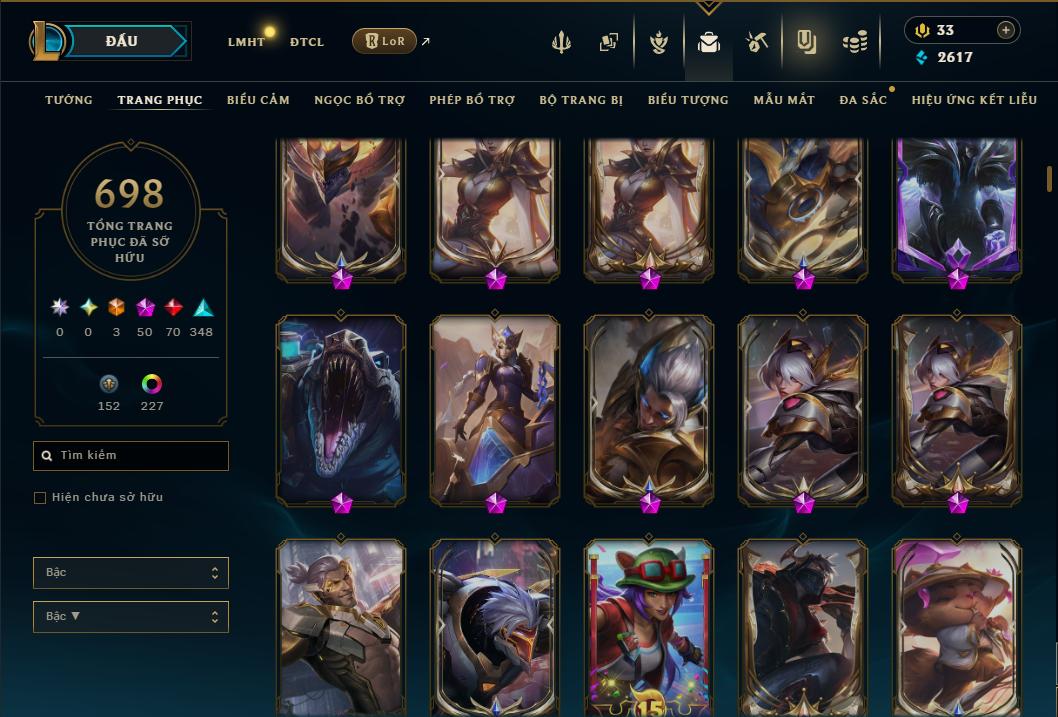Select the PHÉP BỔ TRỢ spells tab
1058x717 pixels.
click(472, 100)
